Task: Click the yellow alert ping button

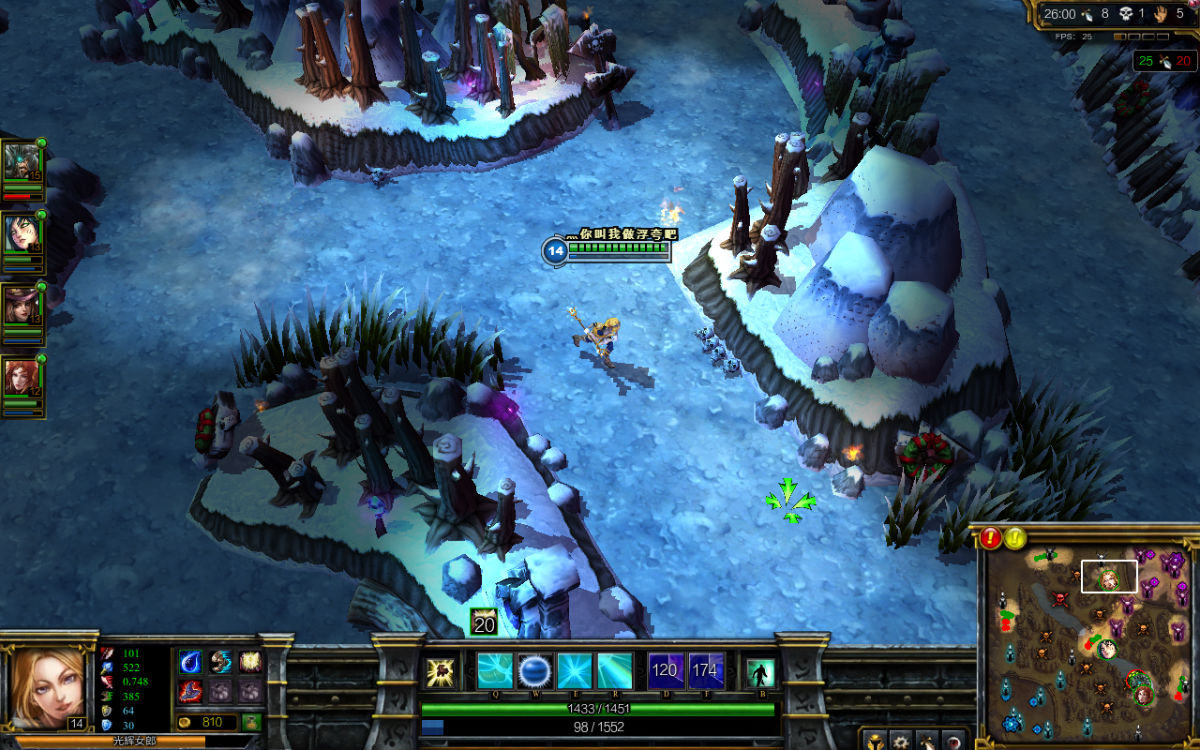Action: pyautogui.click(x=1015, y=538)
